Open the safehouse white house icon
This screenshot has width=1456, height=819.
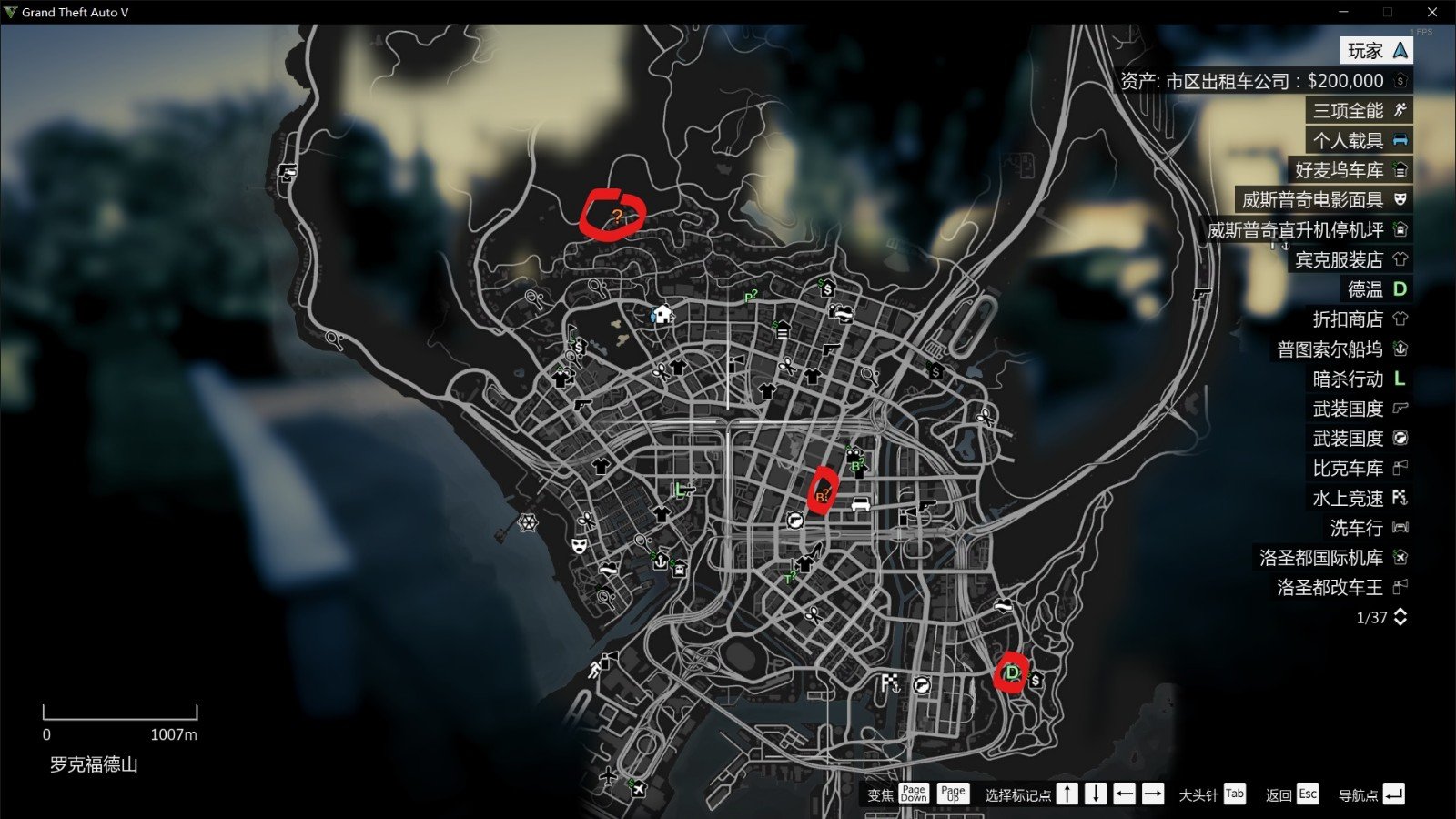662,313
